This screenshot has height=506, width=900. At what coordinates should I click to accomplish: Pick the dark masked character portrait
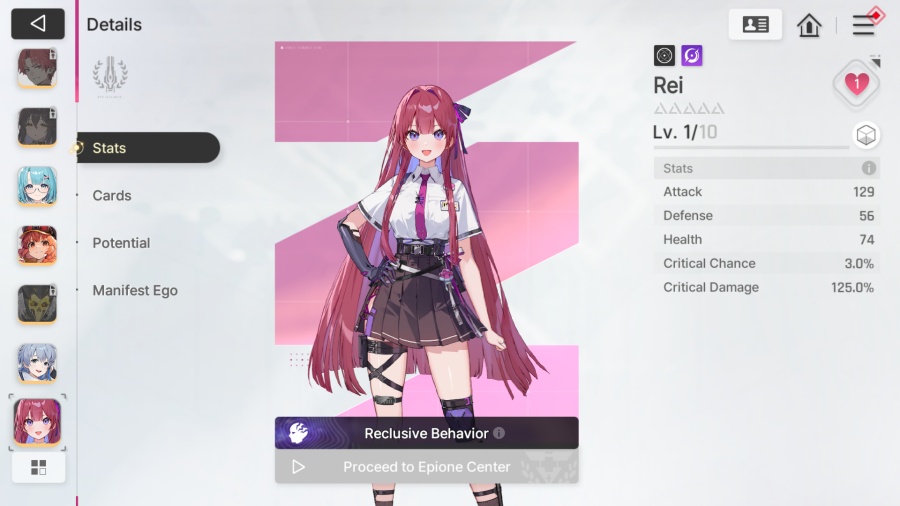[37, 304]
